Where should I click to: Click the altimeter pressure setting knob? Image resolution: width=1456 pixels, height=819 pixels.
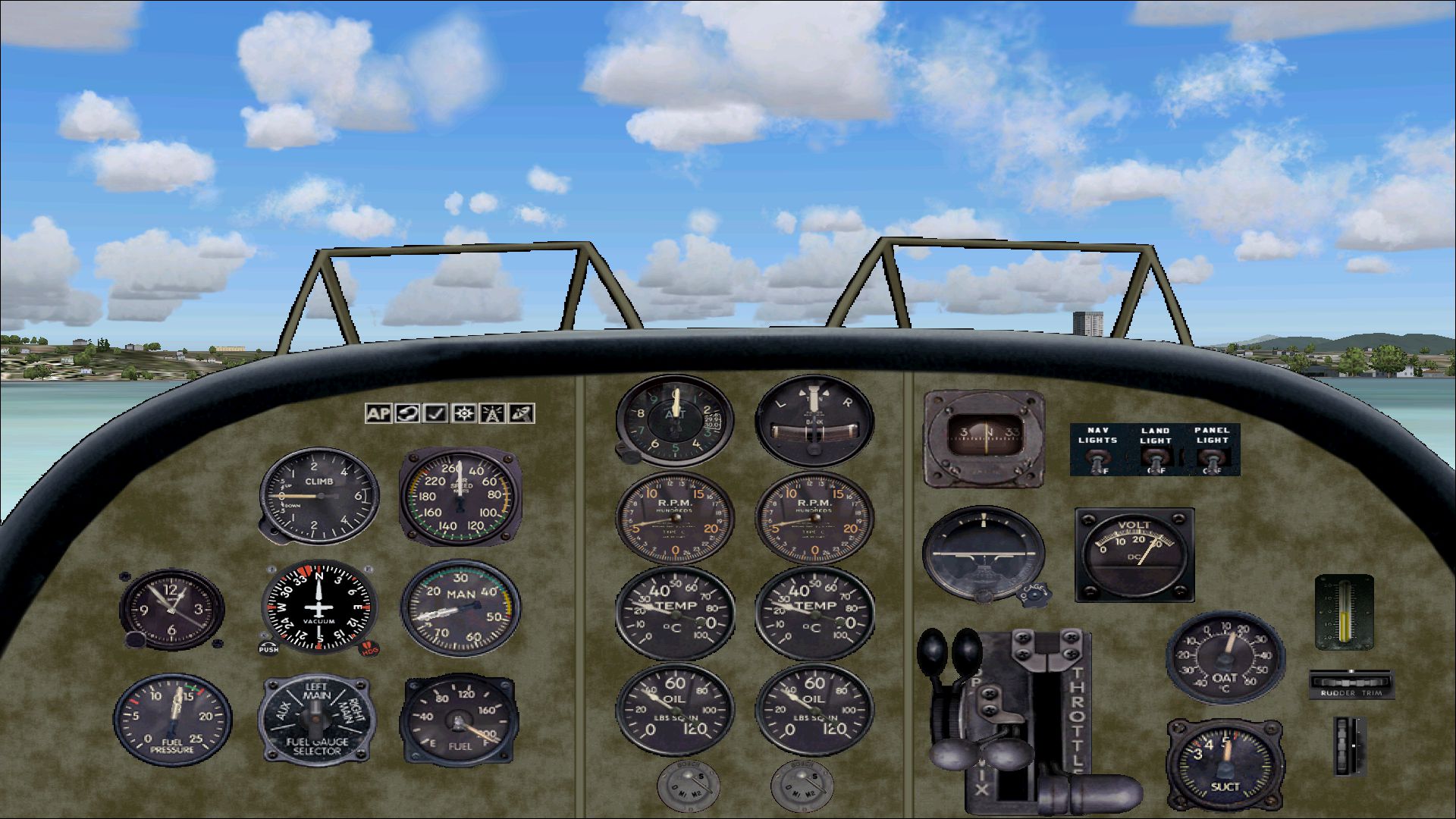629,453
